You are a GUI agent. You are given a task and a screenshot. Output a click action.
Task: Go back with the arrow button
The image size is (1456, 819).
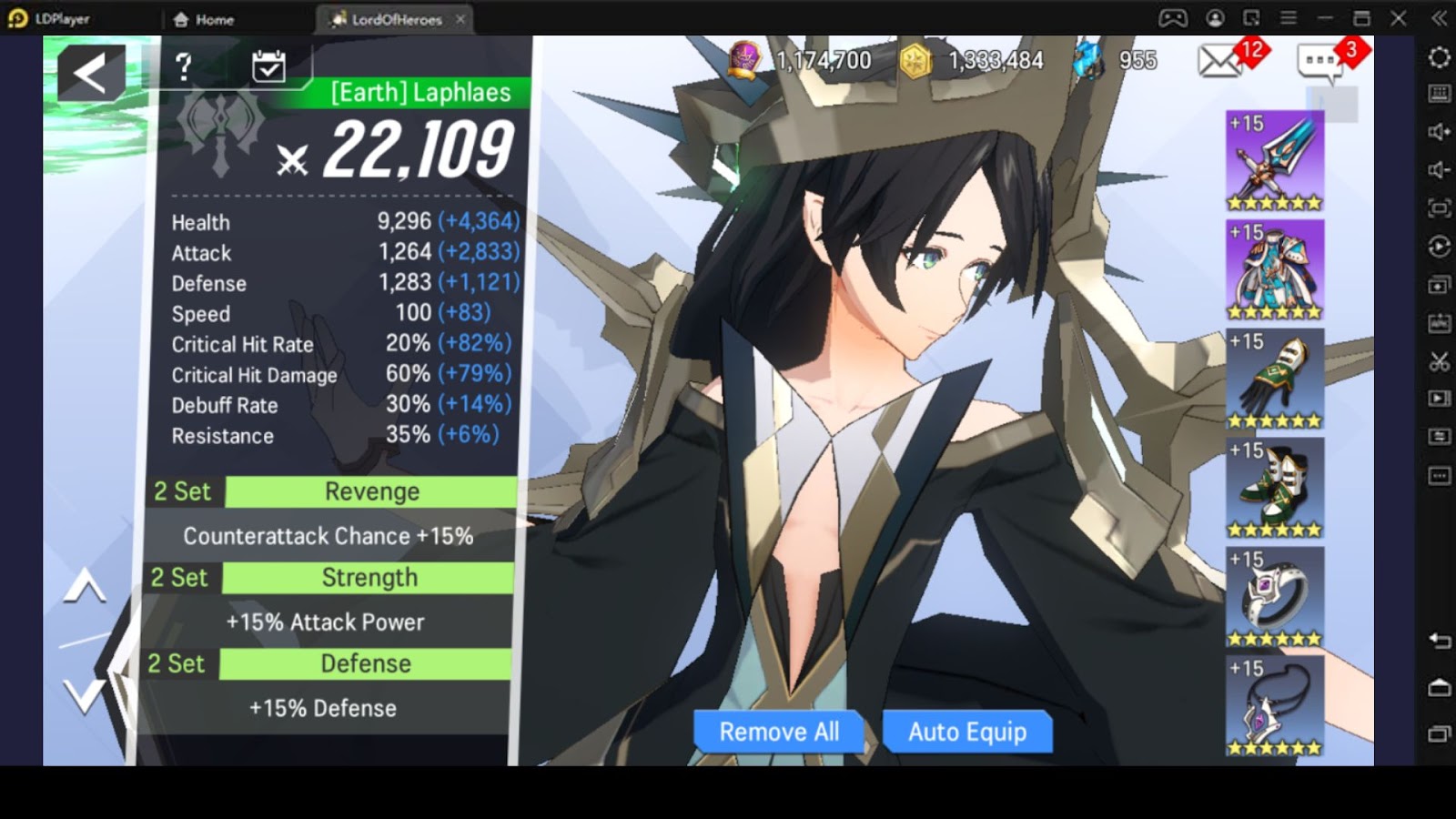click(x=91, y=73)
